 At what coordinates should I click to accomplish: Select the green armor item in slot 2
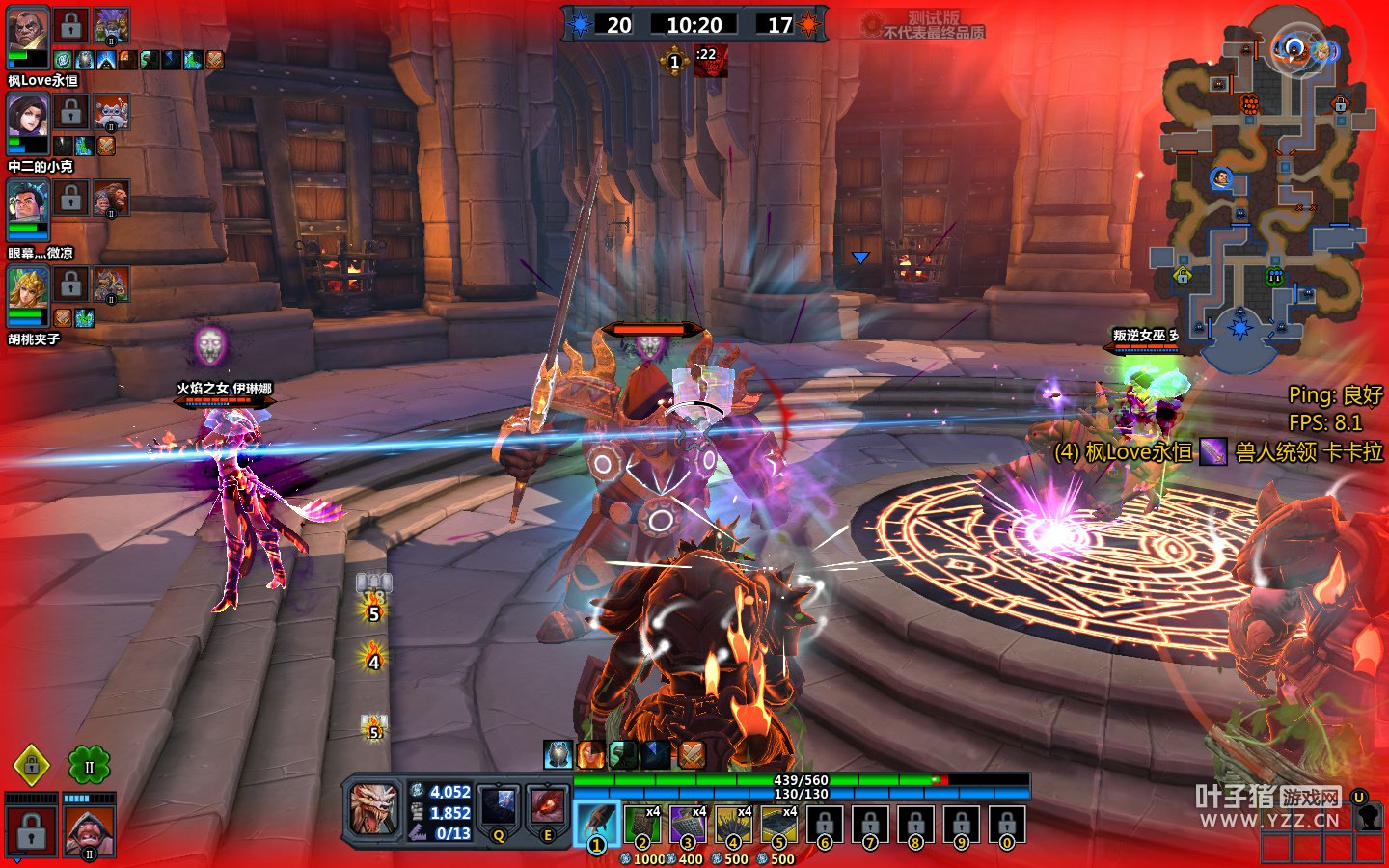click(x=642, y=823)
